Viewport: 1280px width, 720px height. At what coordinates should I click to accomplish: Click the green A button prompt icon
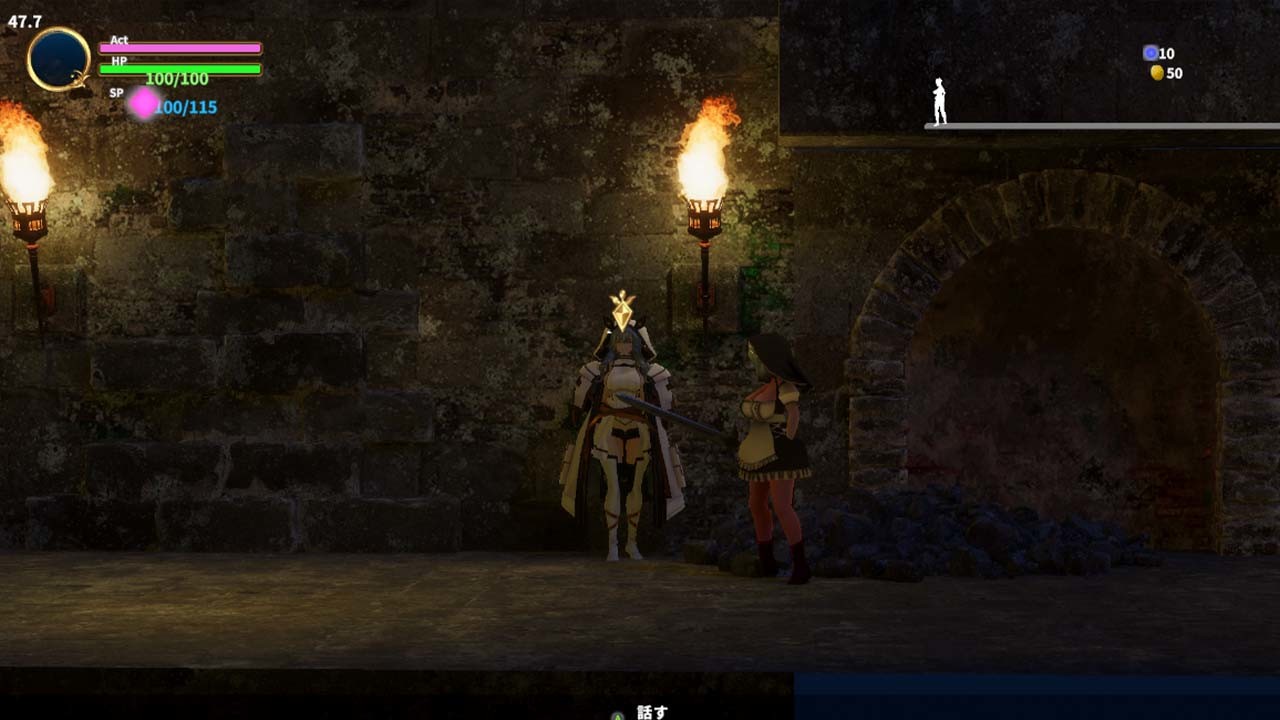pyautogui.click(x=618, y=713)
